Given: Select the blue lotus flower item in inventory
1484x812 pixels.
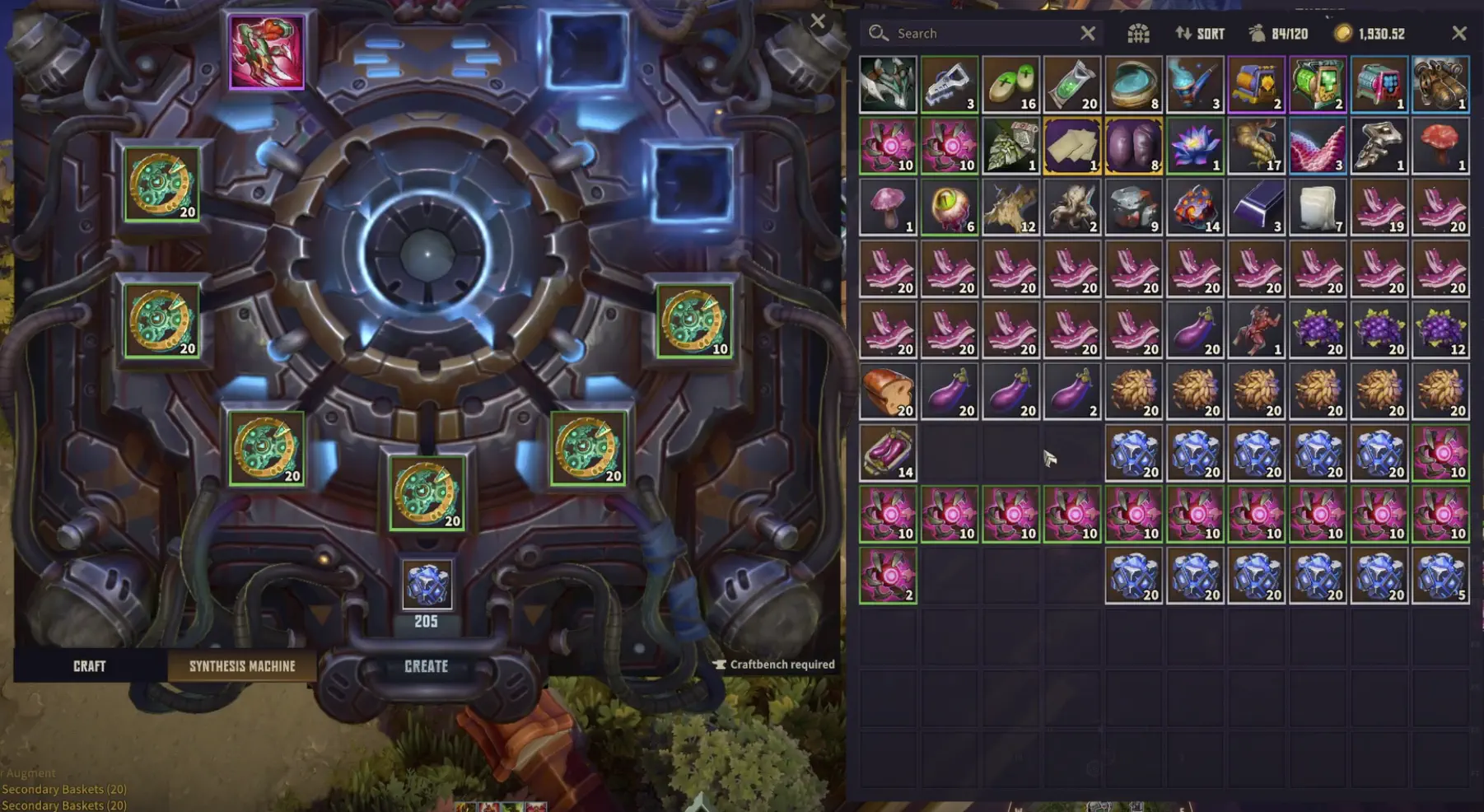Looking at the screenshot, I should (1195, 144).
